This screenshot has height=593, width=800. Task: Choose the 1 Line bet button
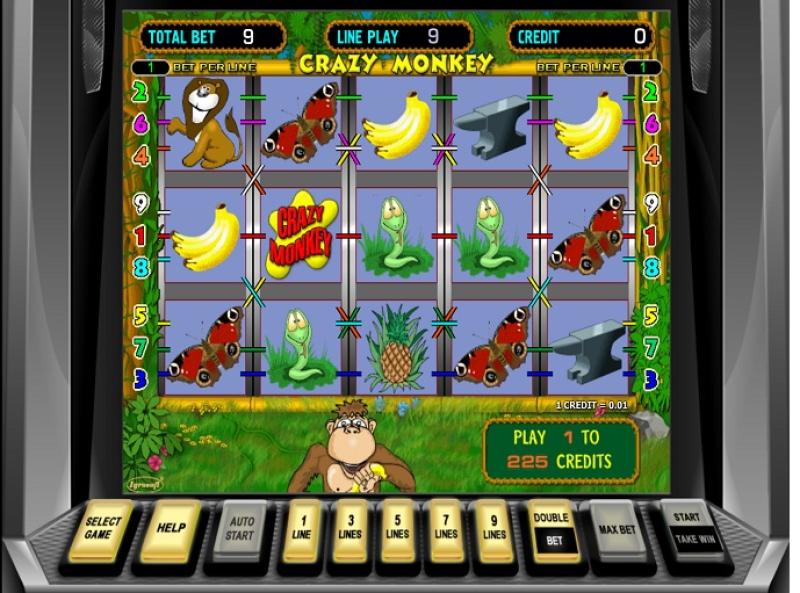click(300, 527)
